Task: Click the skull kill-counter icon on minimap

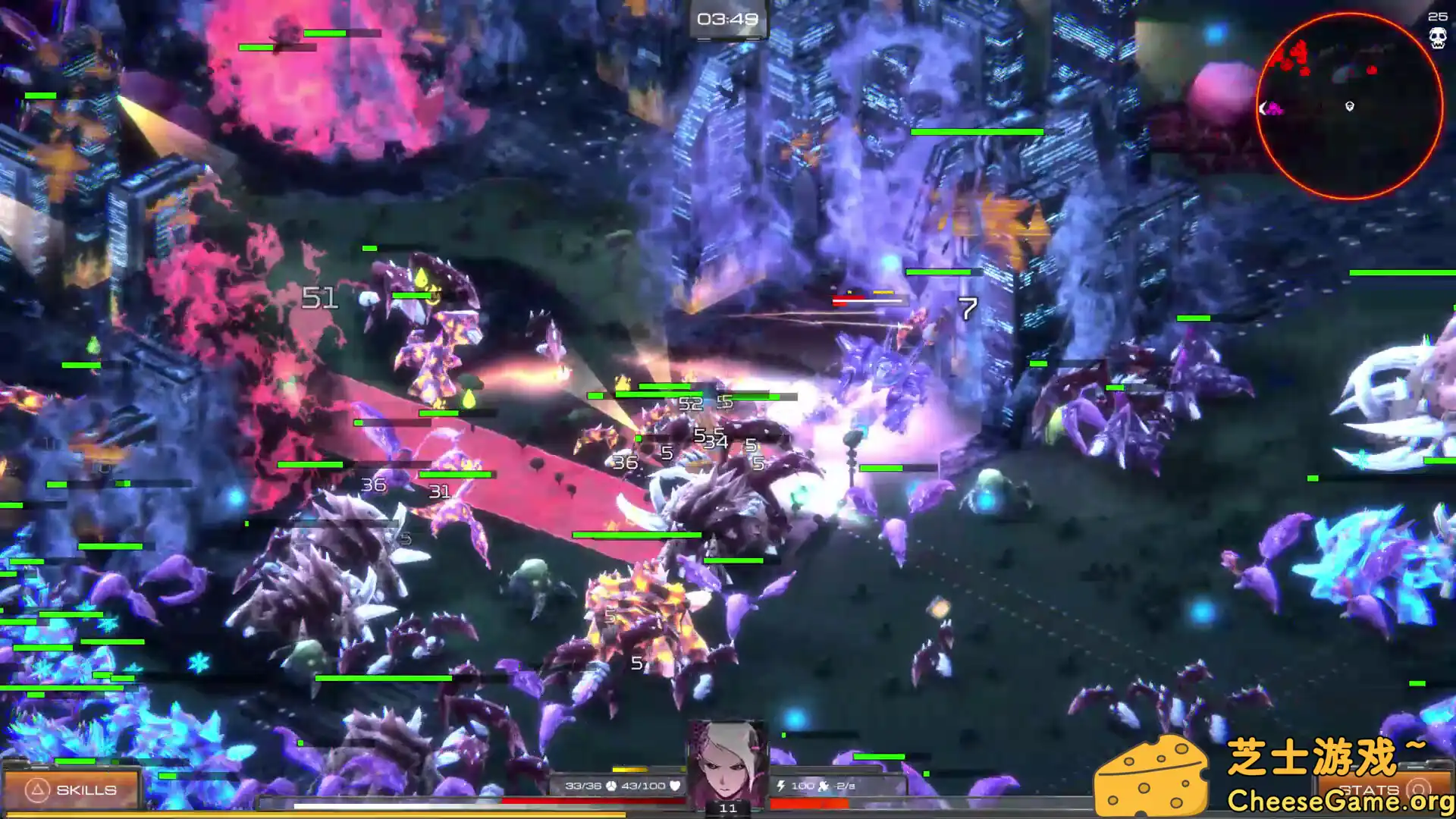Action: 1438,37
